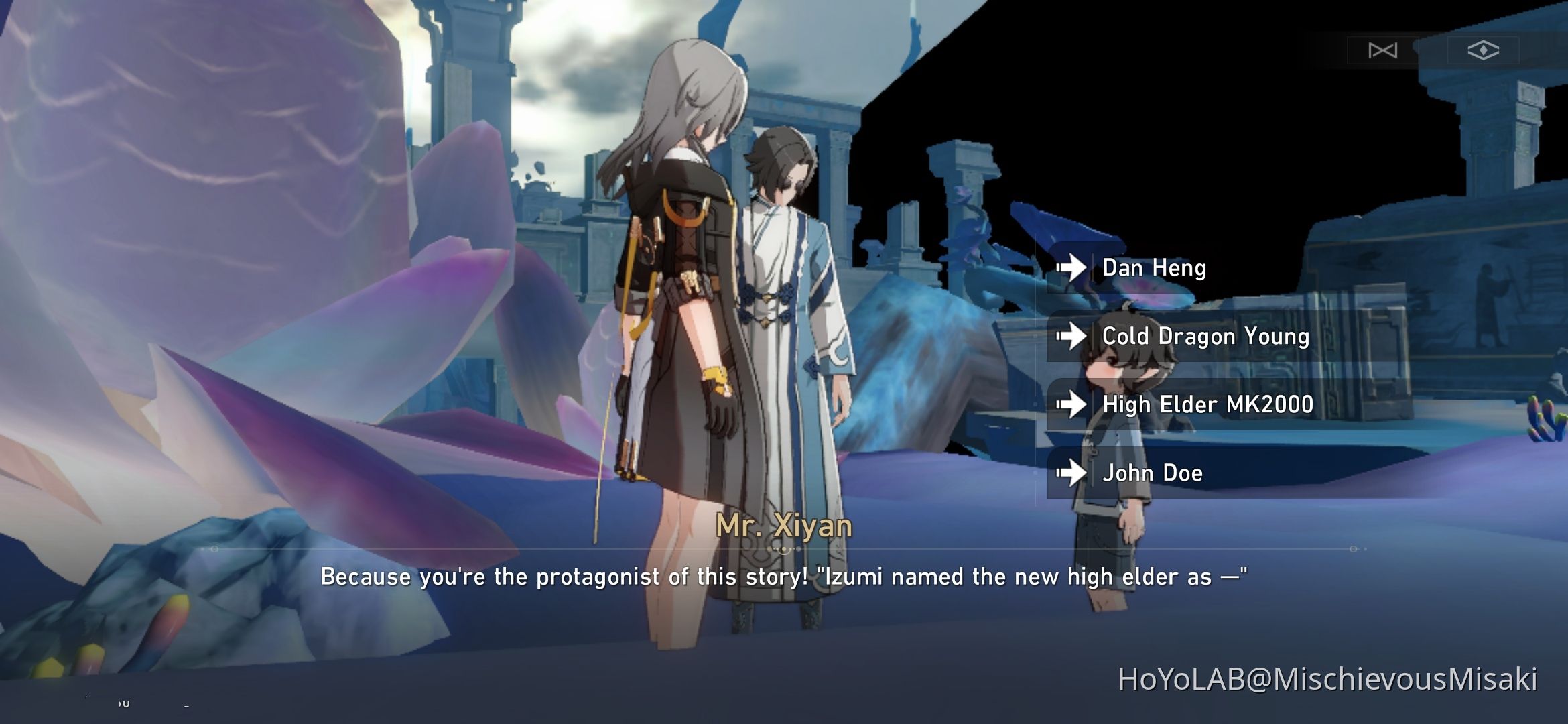Choose the John Doe naming option
The image size is (1568, 724).
[x=1153, y=473]
